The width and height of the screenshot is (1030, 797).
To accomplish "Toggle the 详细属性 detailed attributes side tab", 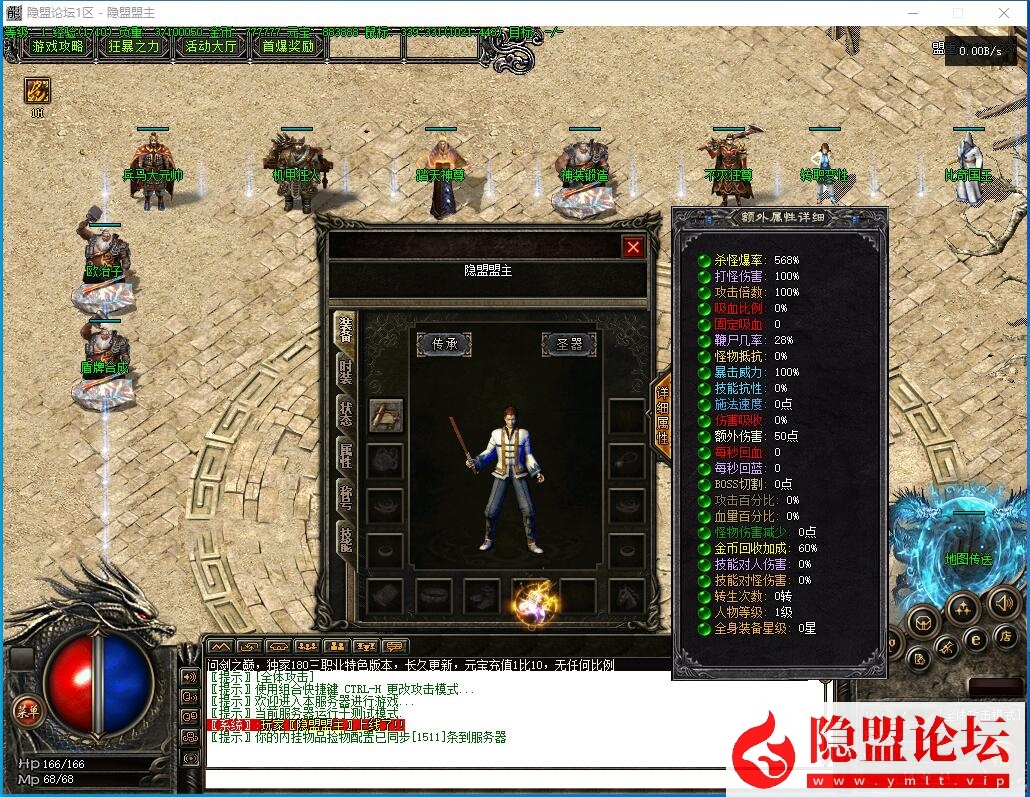I will pos(661,417).
